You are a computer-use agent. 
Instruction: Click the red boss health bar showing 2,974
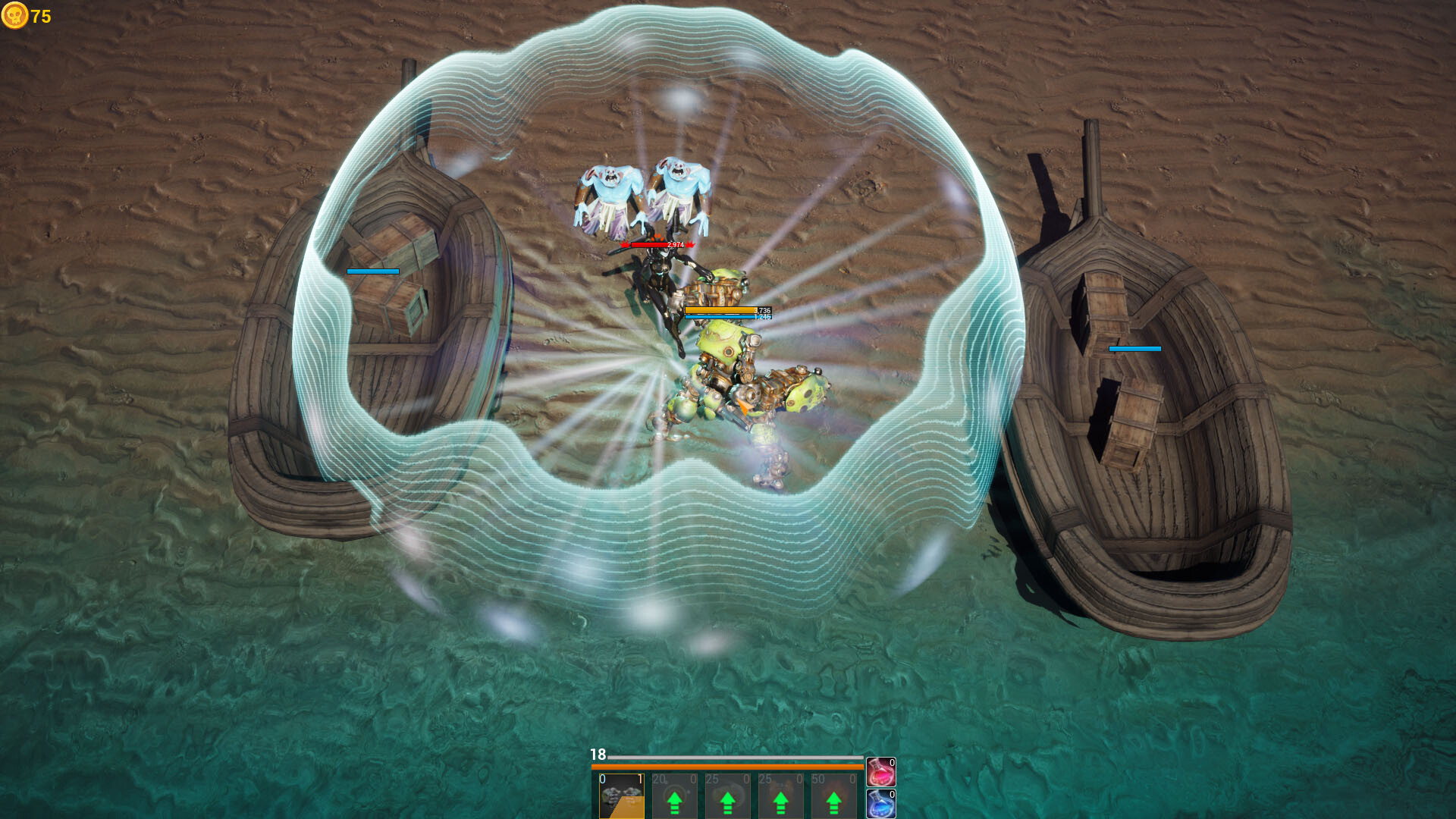coord(658,245)
